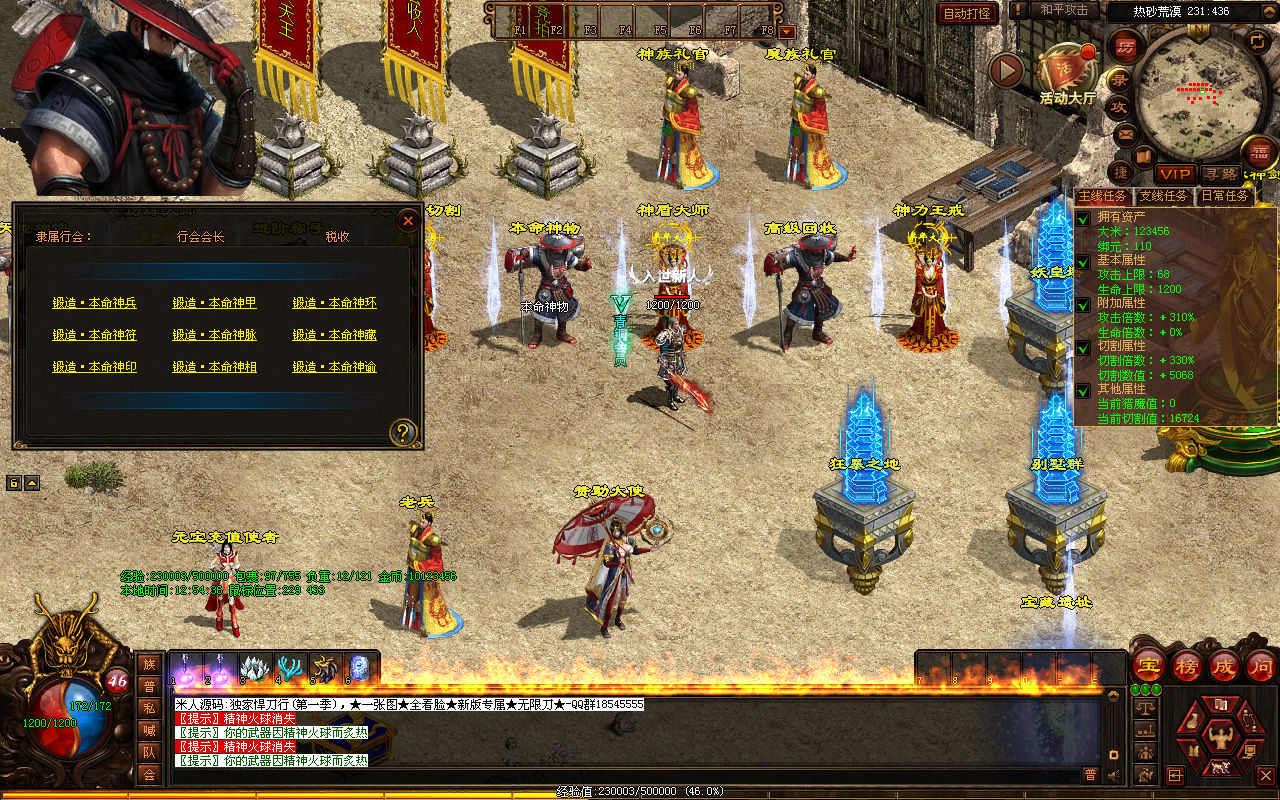Switch to the 日常任务 daily quest tab
This screenshot has height=800, width=1280.
pyautogui.click(x=1225, y=197)
